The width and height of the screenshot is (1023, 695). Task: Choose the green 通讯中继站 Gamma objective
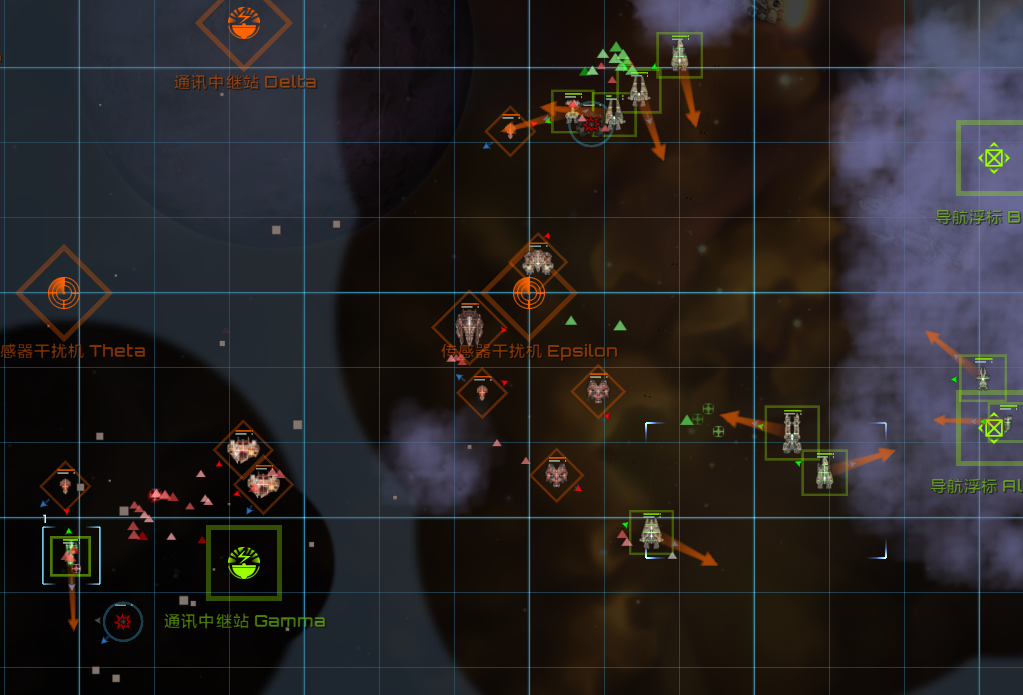pos(244,562)
